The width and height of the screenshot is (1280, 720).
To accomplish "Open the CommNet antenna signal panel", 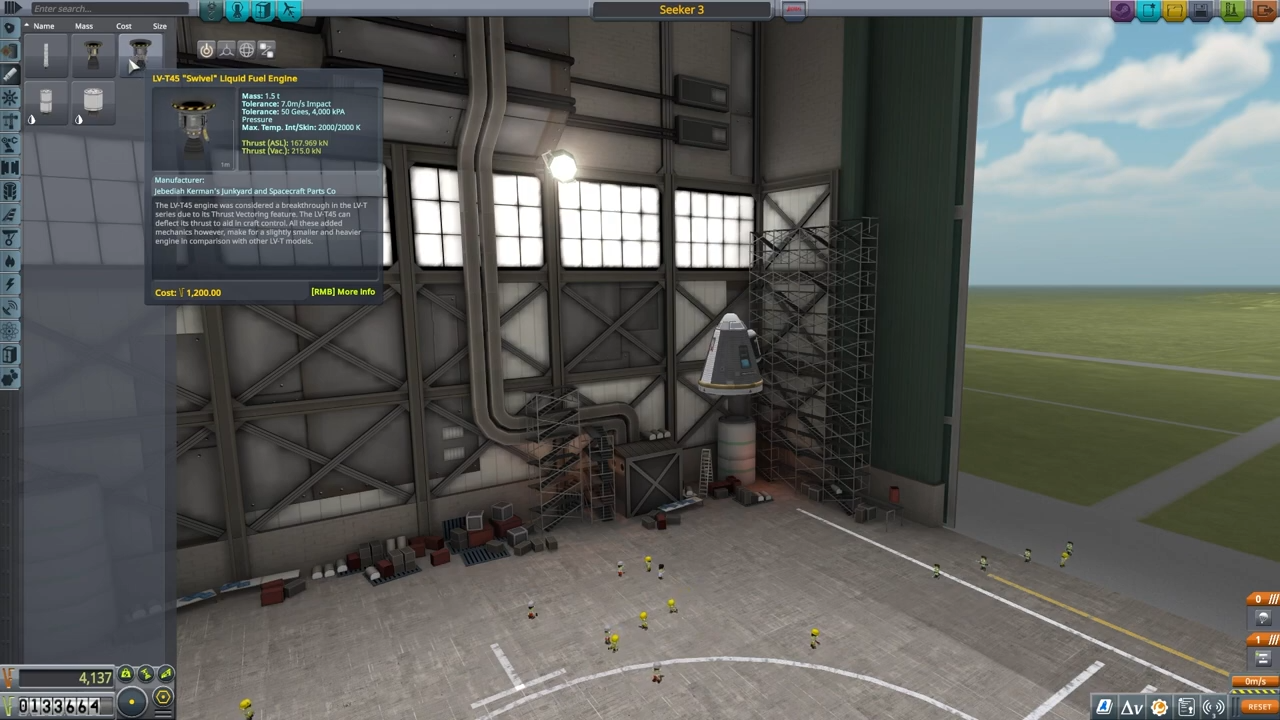I will pyautogui.click(x=1216, y=707).
